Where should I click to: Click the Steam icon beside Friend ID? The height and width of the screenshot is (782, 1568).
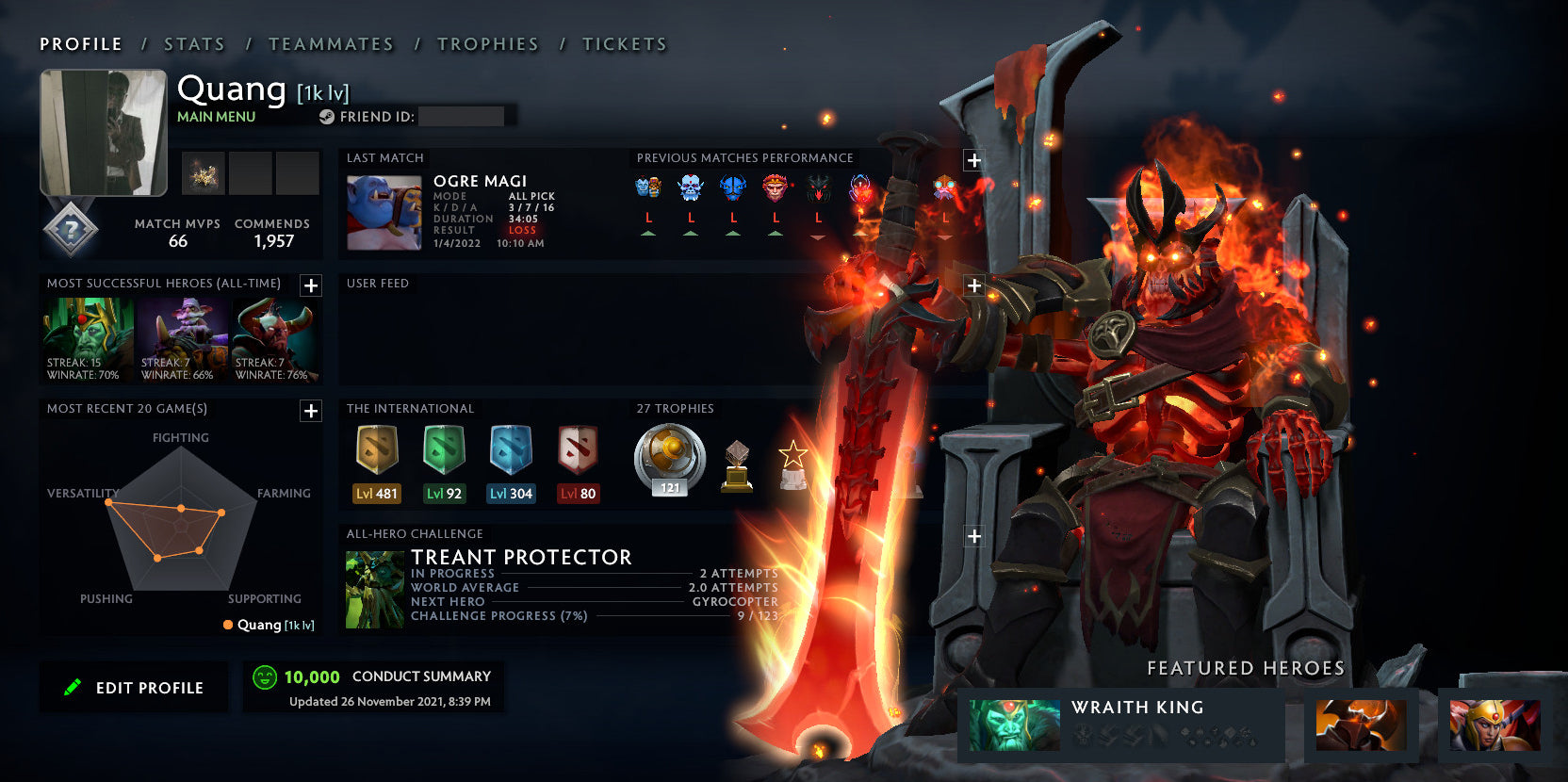point(327,117)
